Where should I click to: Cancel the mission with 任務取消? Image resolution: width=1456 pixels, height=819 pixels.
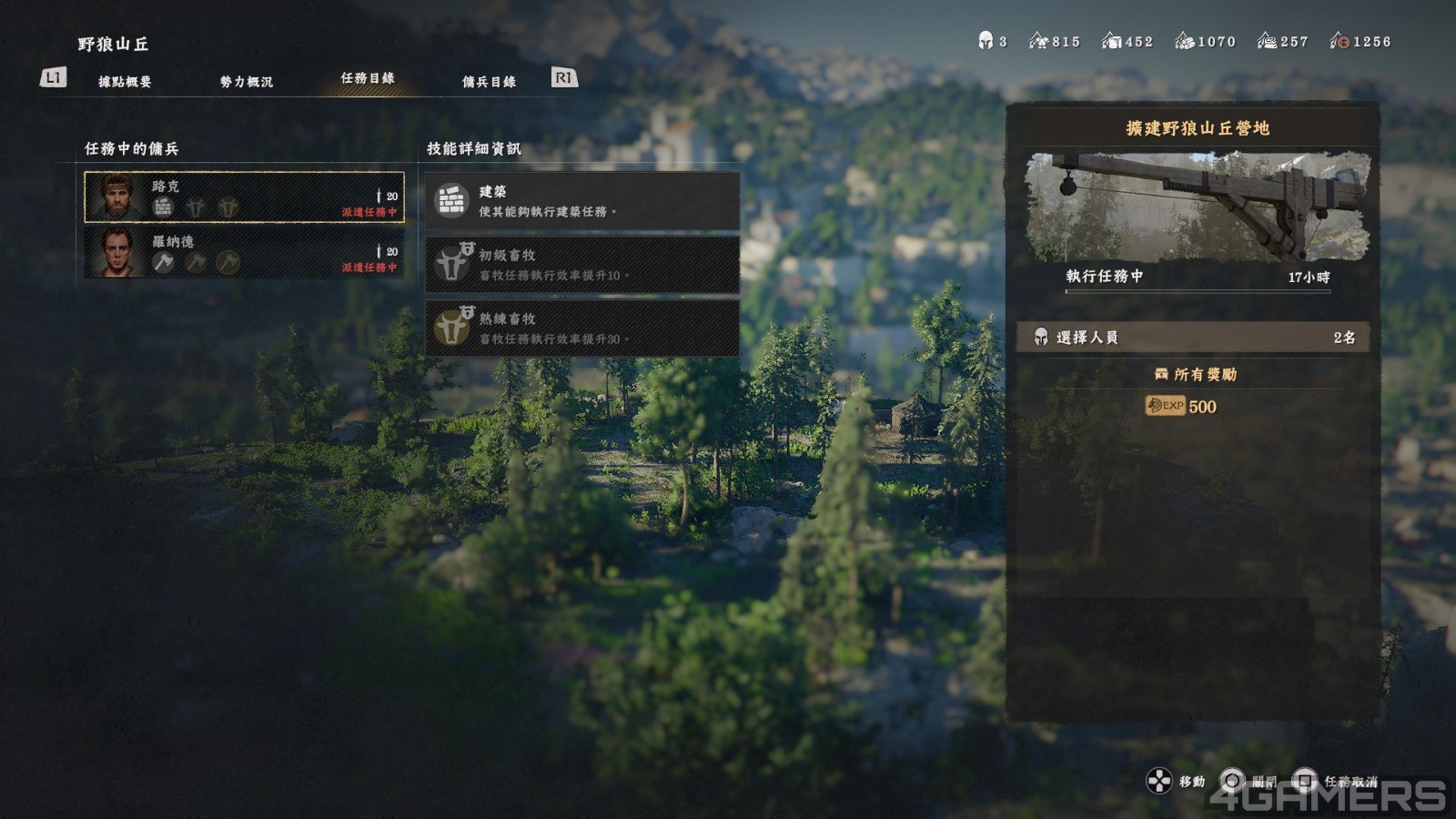pyautogui.click(x=1338, y=782)
